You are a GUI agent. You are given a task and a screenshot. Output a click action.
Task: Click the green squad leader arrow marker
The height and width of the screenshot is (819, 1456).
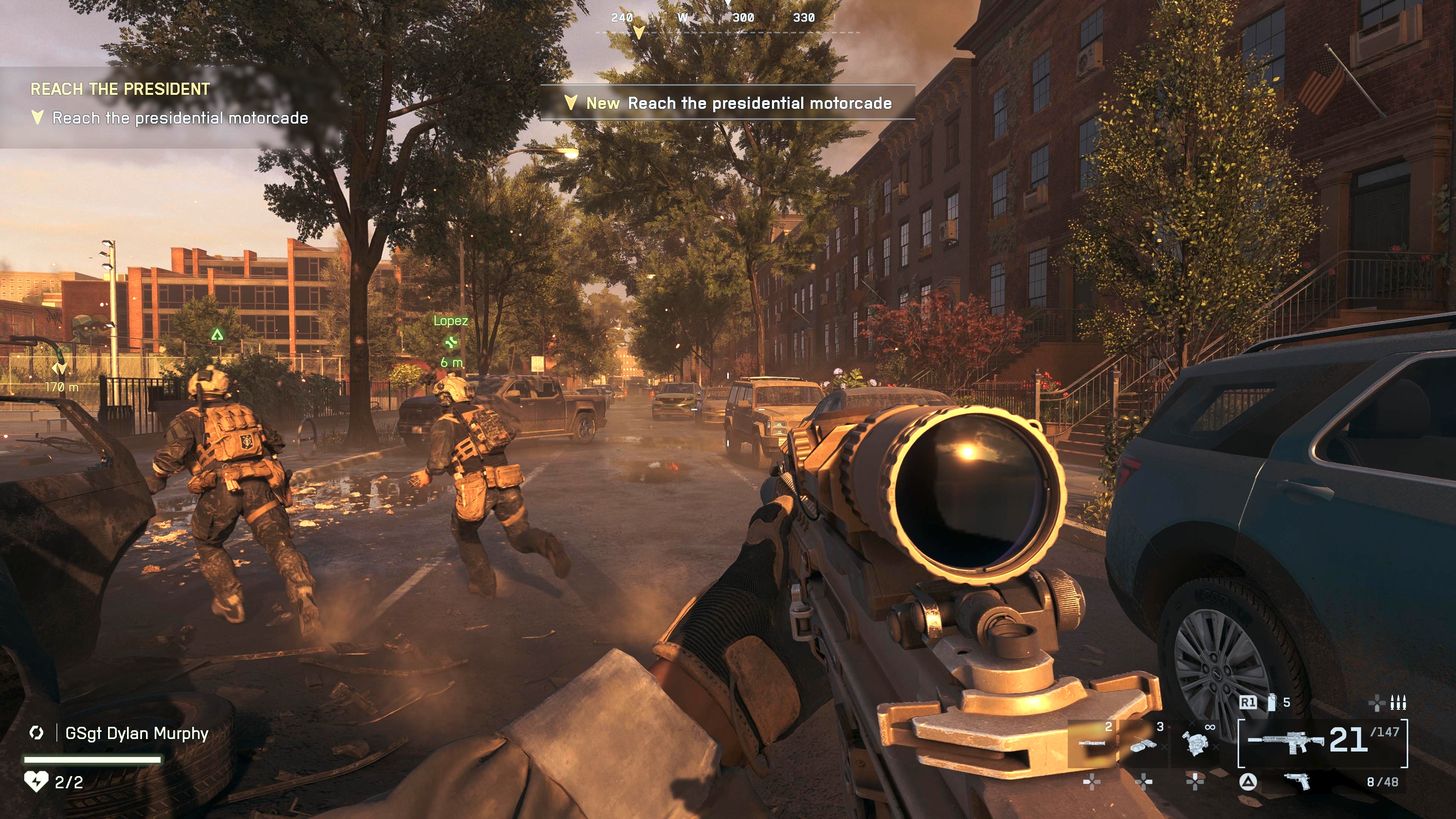(217, 334)
